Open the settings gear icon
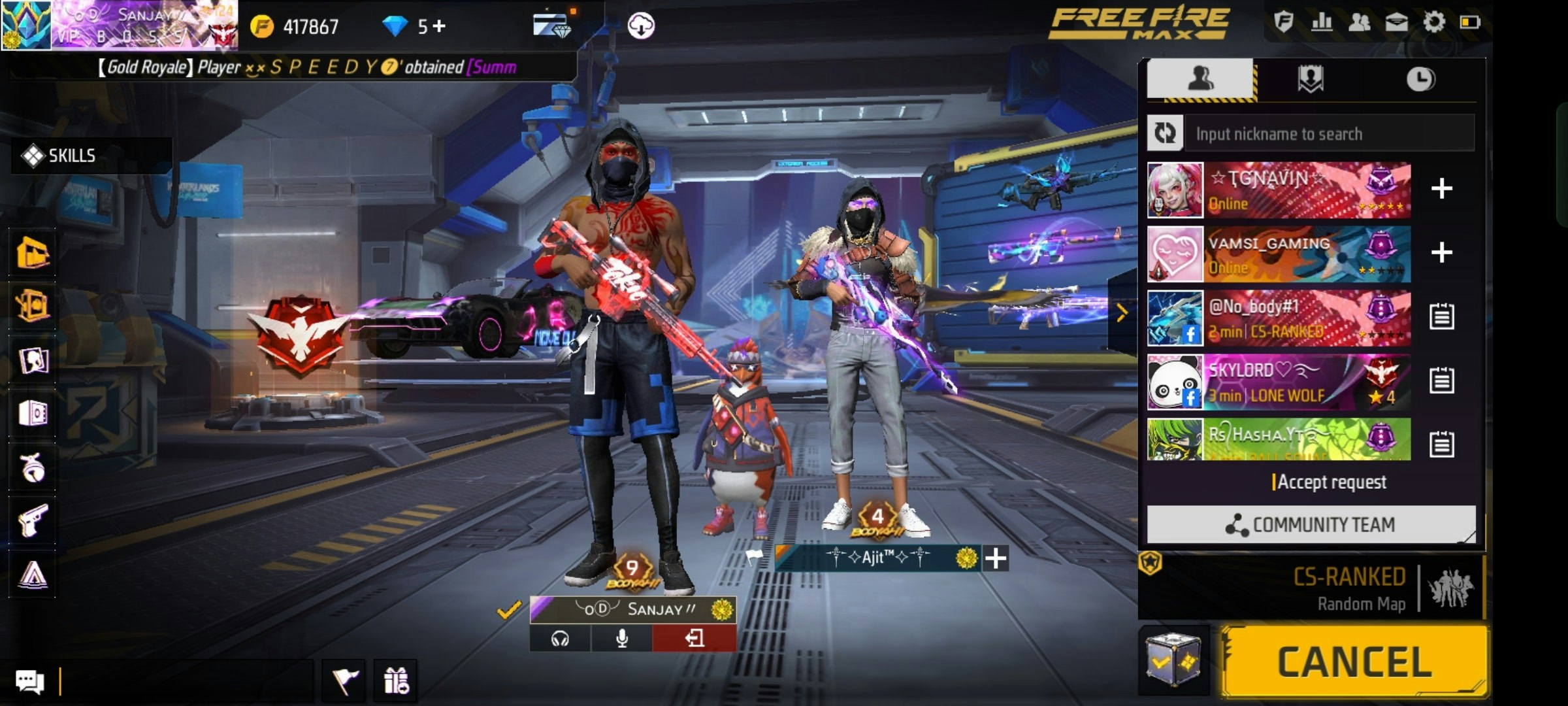 point(1433,23)
